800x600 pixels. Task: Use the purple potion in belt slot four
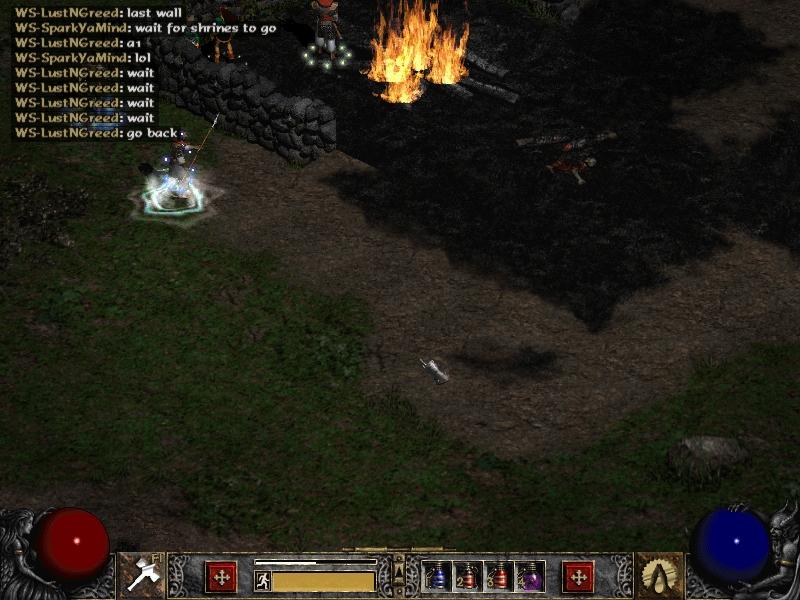(x=530, y=576)
